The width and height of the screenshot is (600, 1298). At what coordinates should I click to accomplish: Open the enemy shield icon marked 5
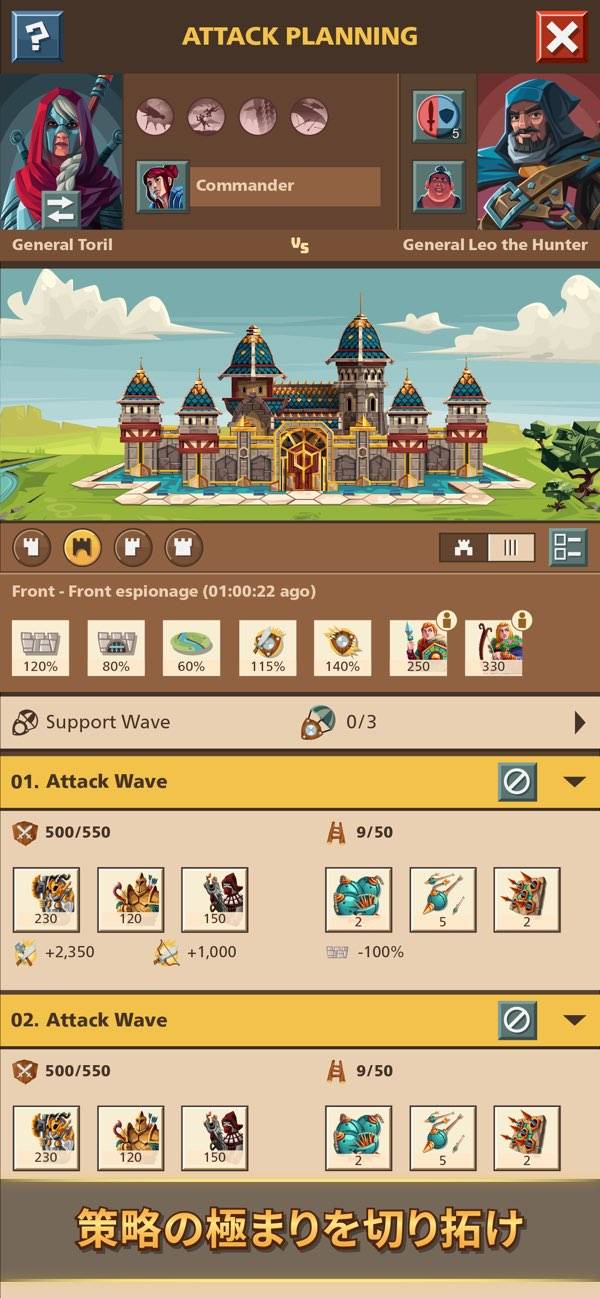pos(439,116)
